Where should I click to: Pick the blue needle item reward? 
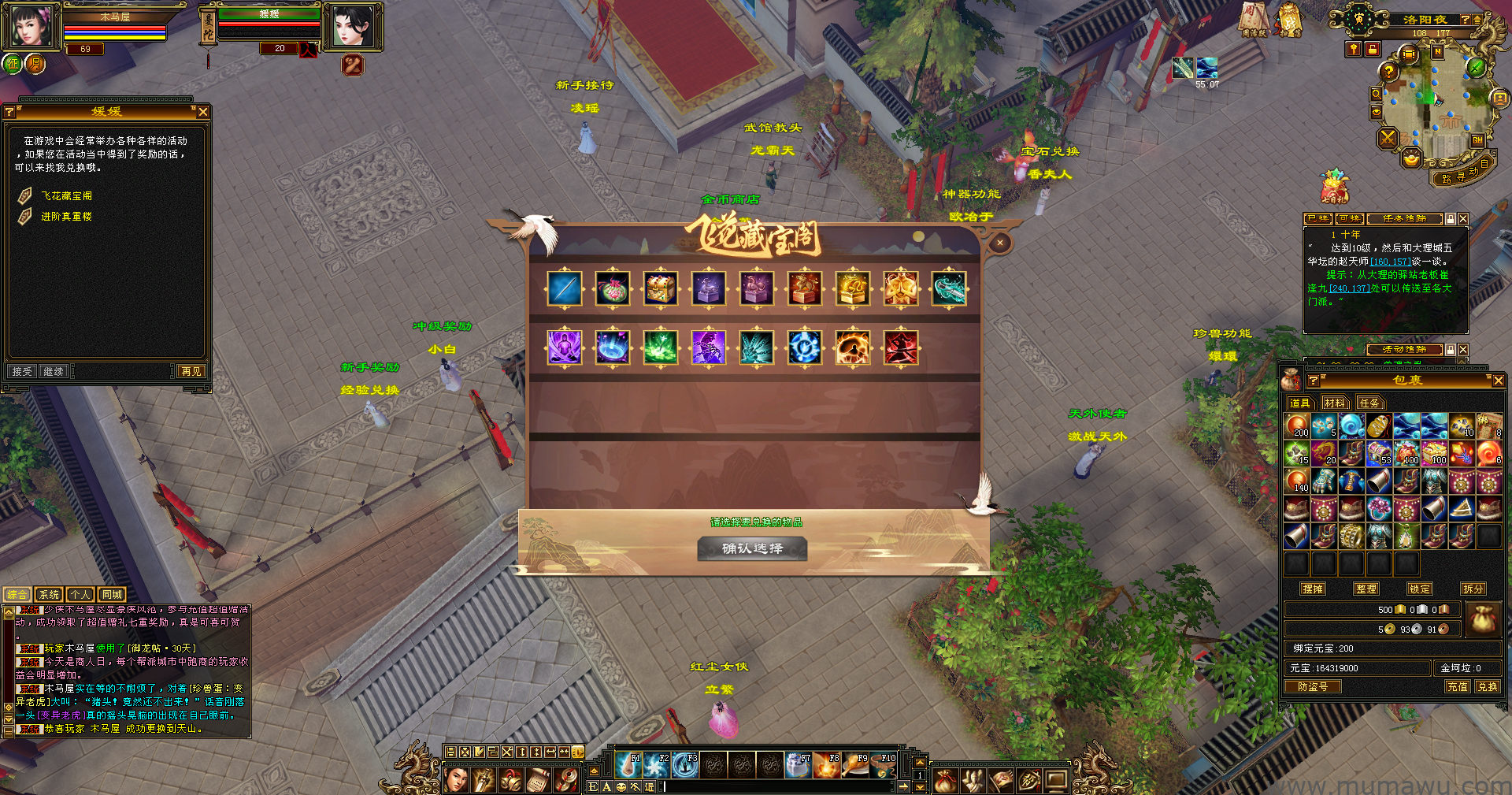[565, 288]
